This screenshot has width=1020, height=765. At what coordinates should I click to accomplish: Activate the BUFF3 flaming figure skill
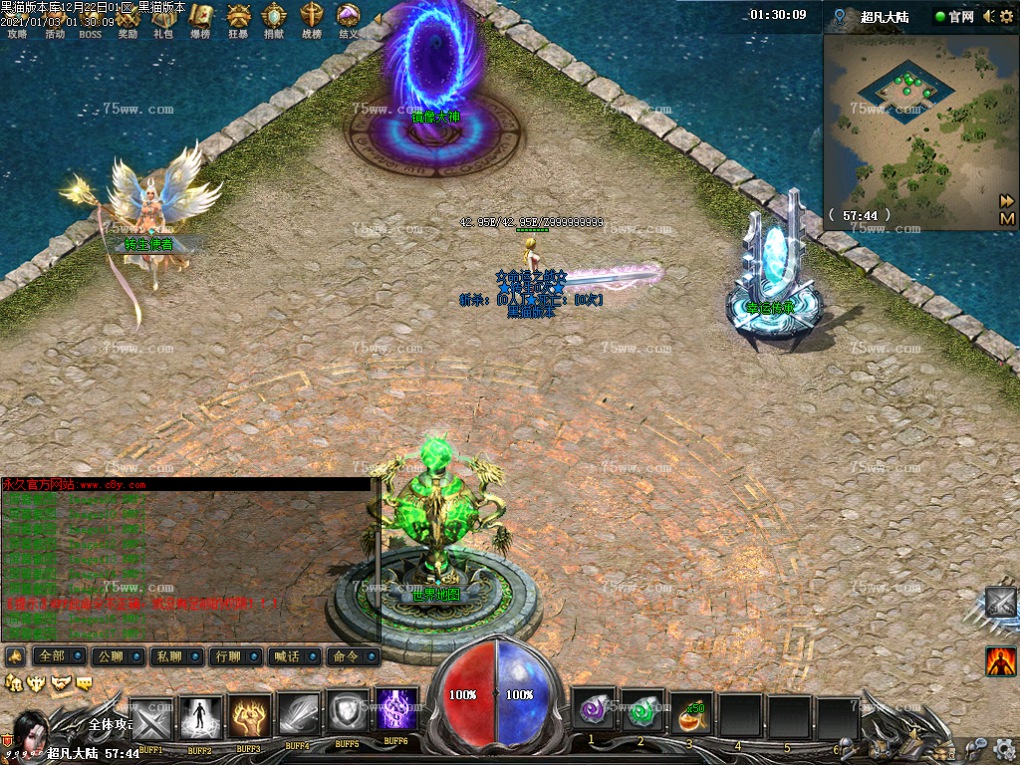[249, 716]
